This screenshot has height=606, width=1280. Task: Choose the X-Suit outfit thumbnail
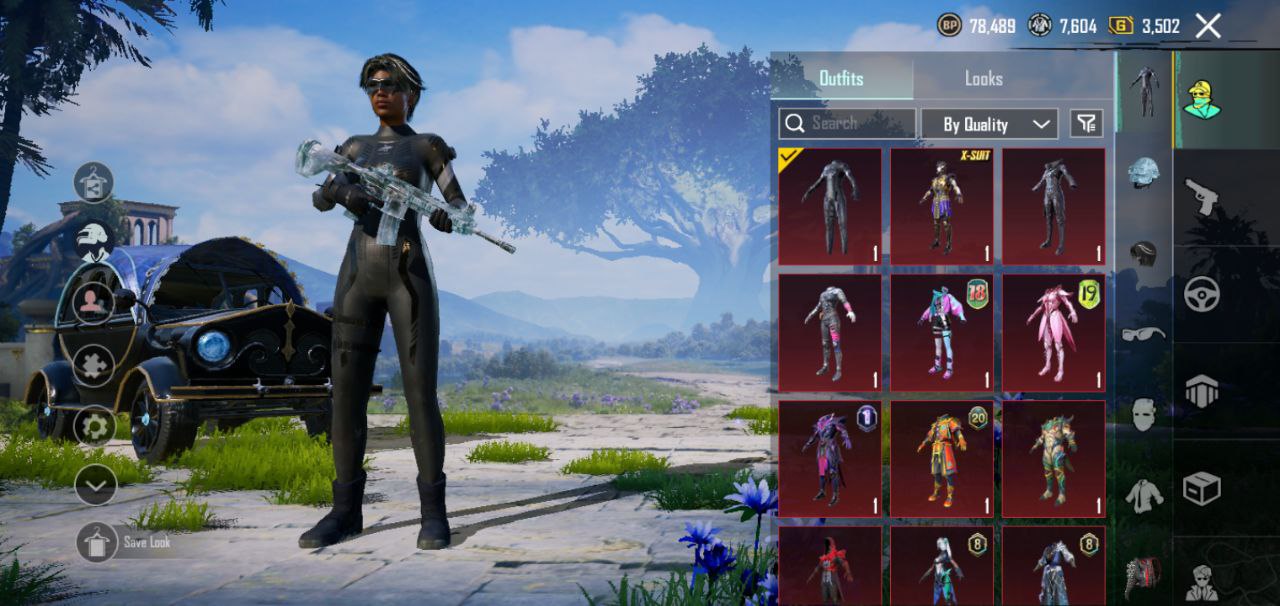[x=941, y=206]
